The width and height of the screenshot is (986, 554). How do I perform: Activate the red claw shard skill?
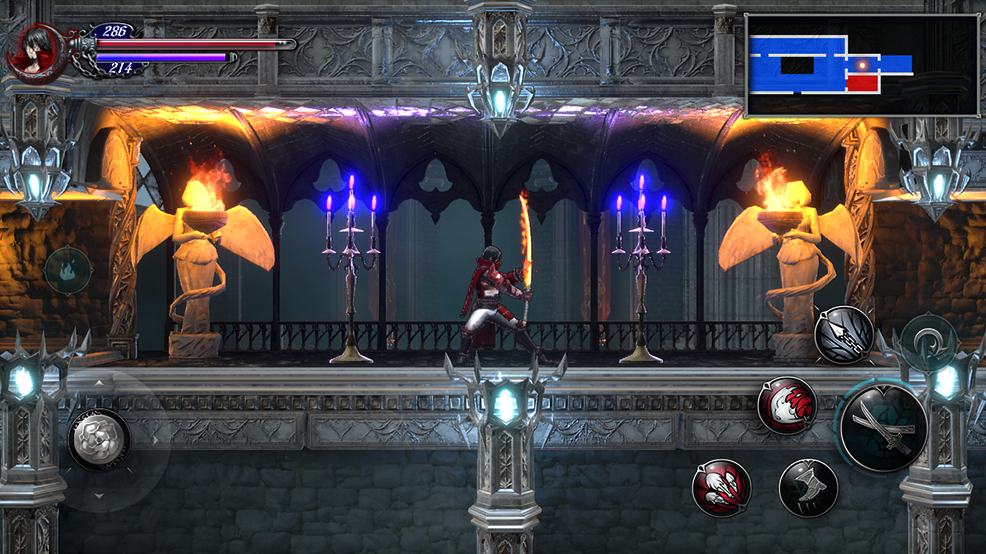pyautogui.click(x=721, y=487)
